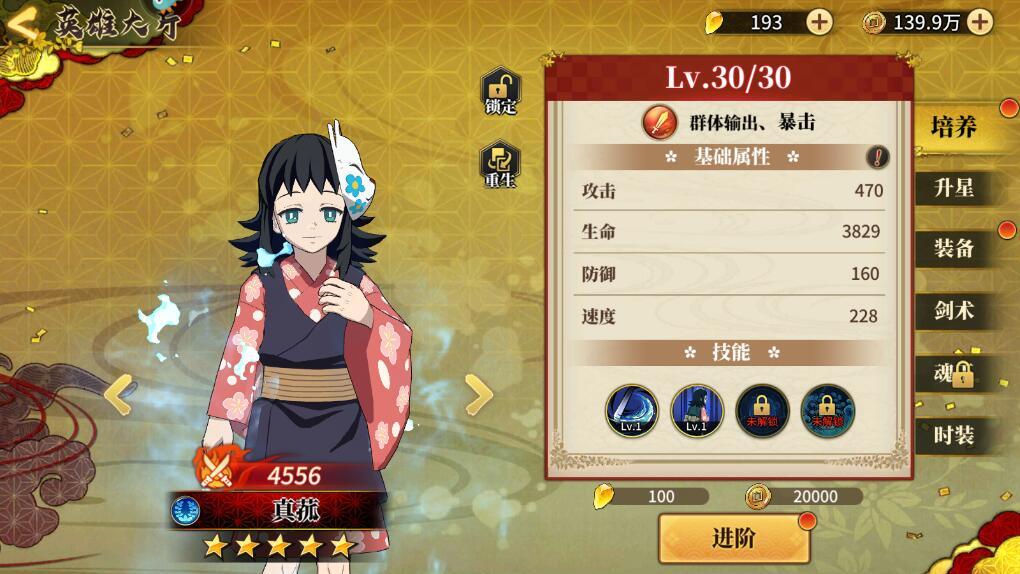Open the 升星 star-up tab
Viewport: 1020px width, 574px height.
pos(954,187)
